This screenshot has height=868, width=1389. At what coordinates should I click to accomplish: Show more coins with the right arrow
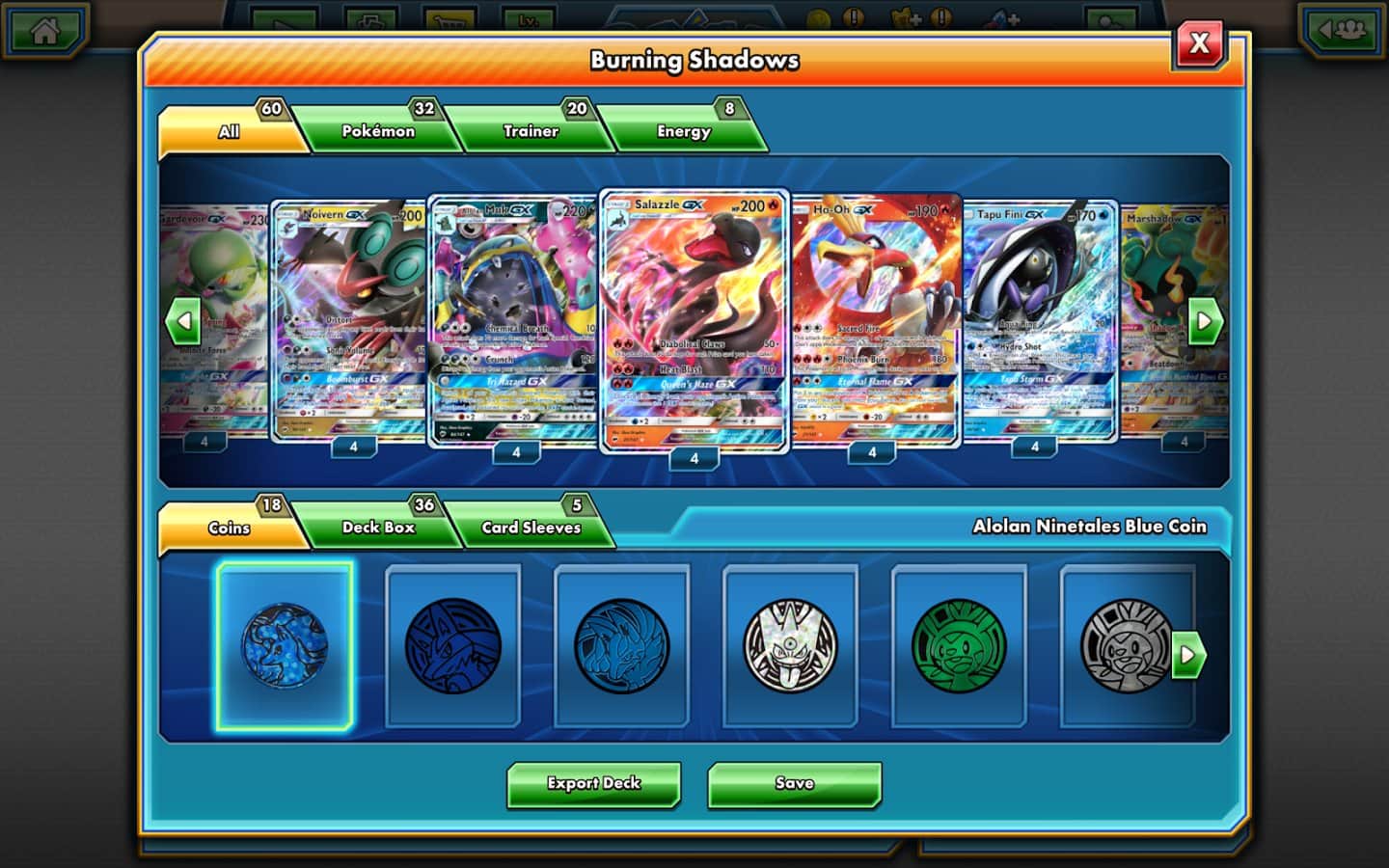[1188, 655]
